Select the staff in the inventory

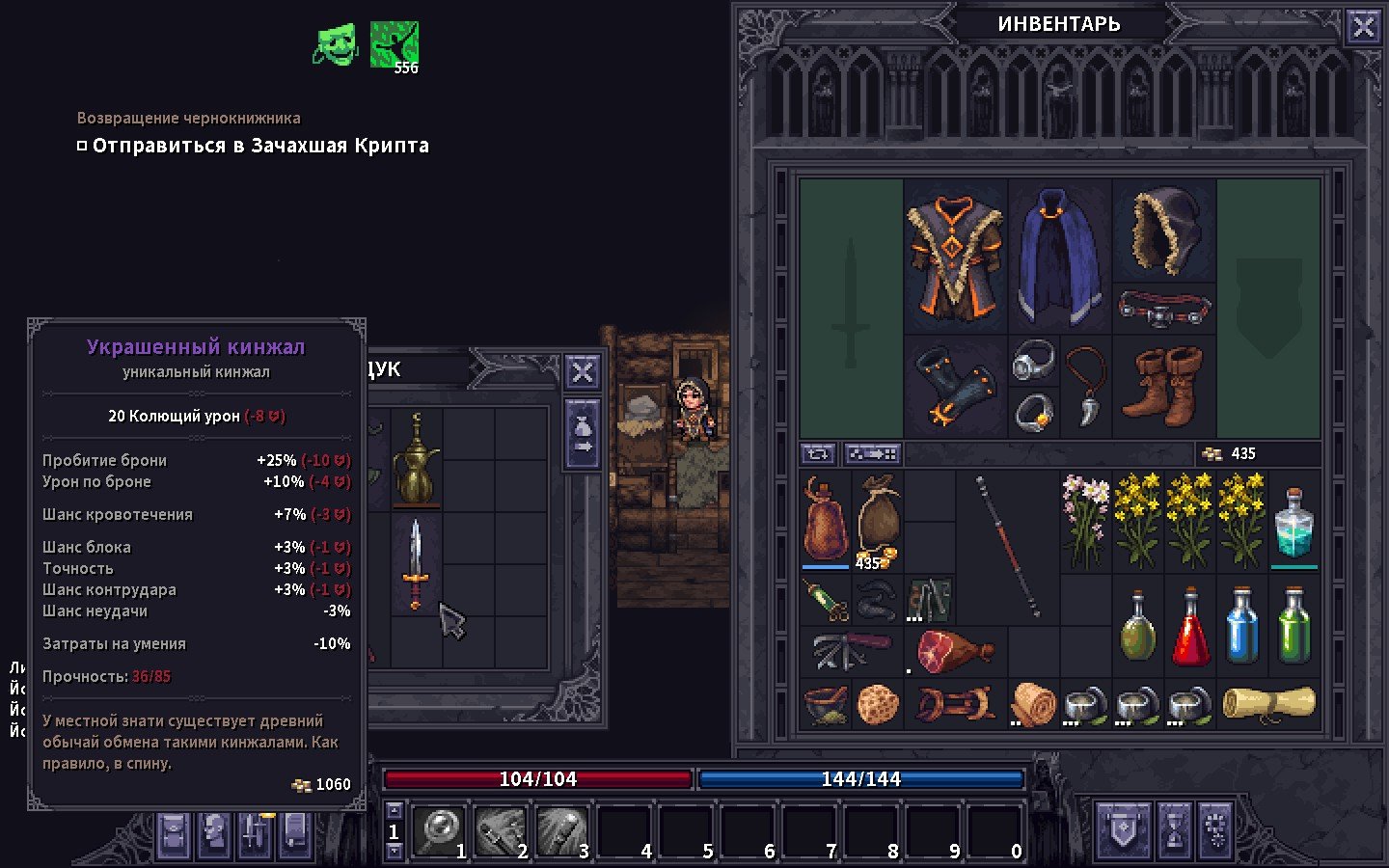pyautogui.click(x=1007, y=545)
